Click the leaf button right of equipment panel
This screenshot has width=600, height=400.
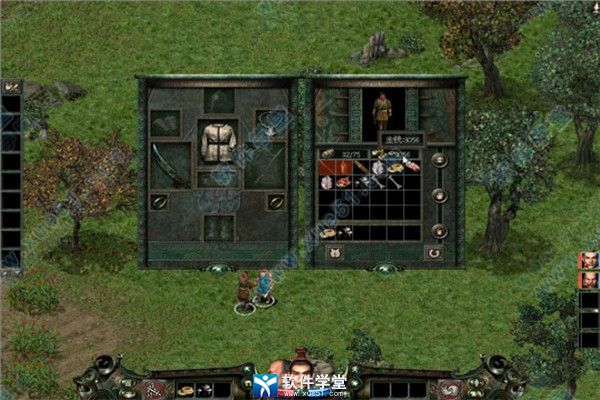[x=274, y=201]
